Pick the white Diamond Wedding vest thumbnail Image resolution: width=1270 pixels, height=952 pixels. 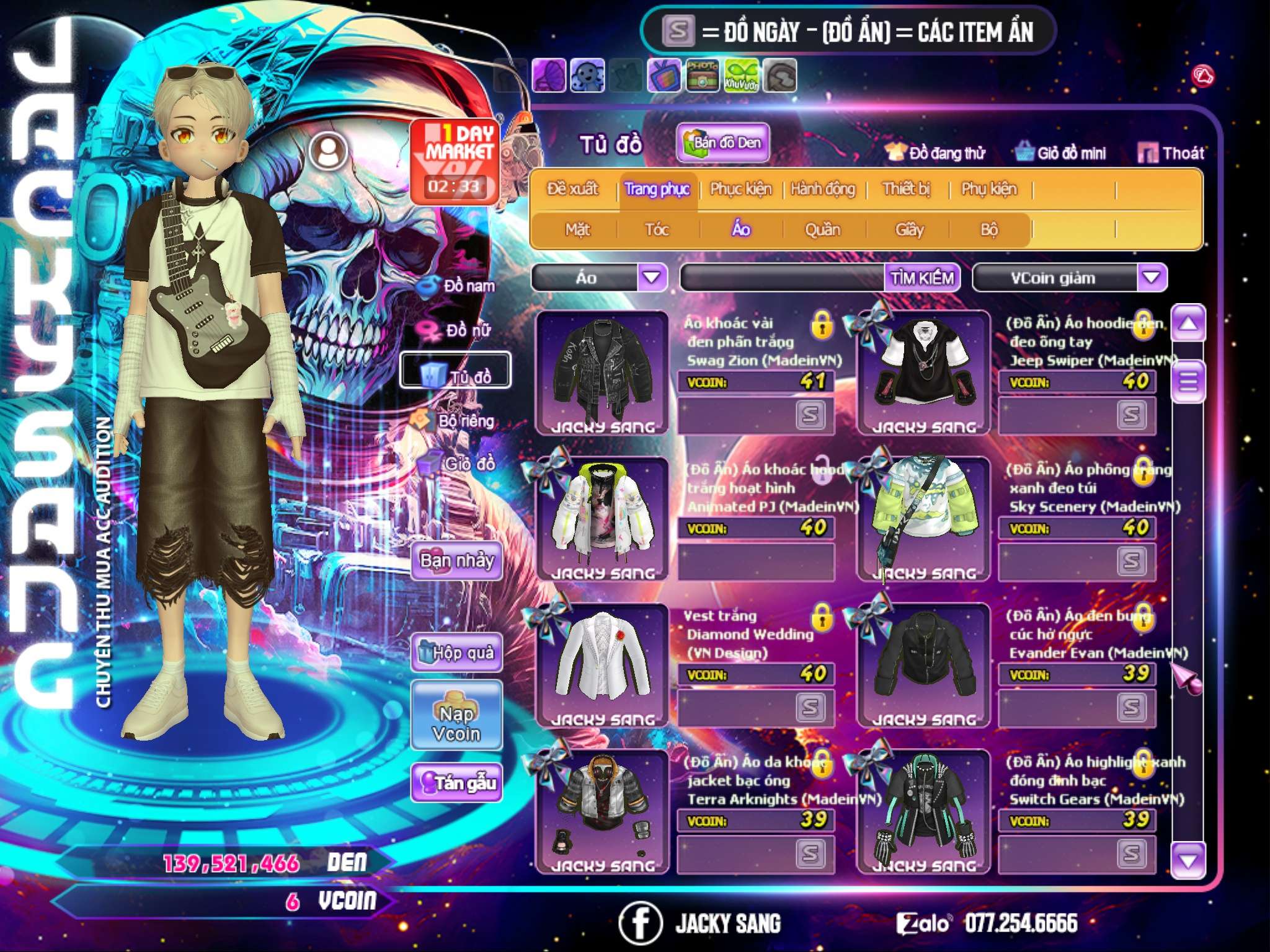point(602,664)
